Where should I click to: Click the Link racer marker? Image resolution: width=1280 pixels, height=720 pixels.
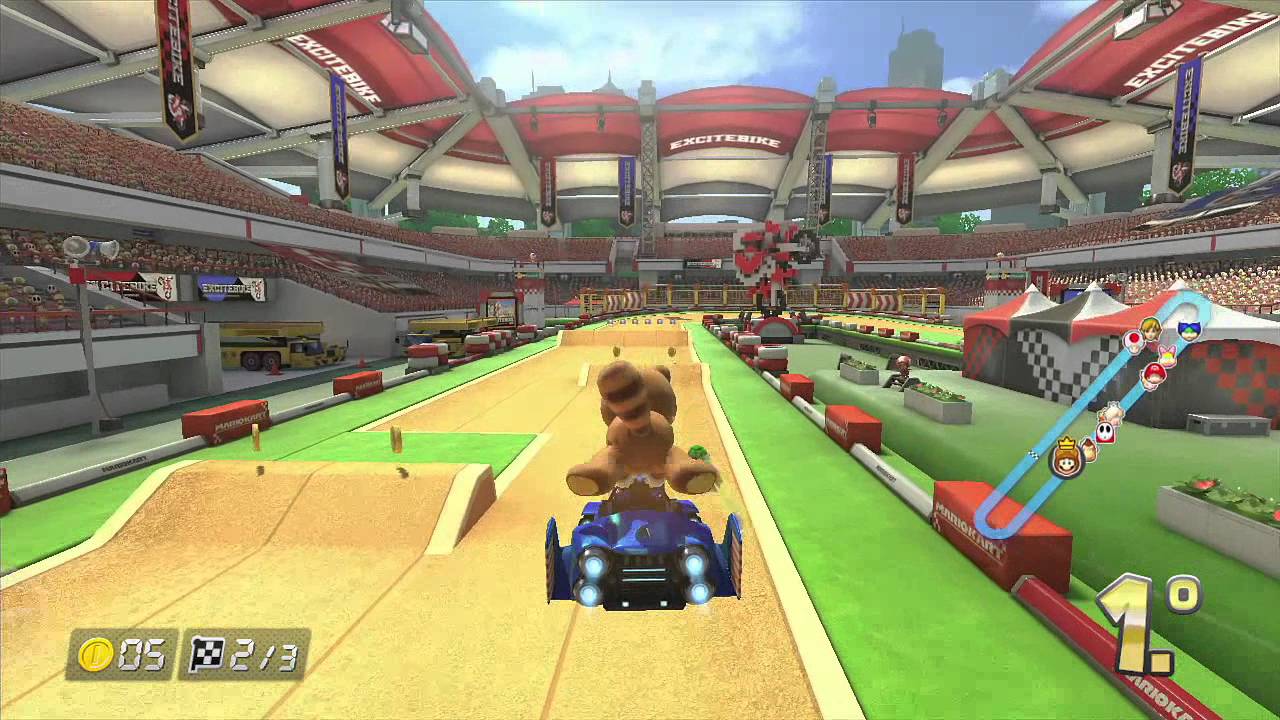pyautogui.click(x=1152, y=331)
